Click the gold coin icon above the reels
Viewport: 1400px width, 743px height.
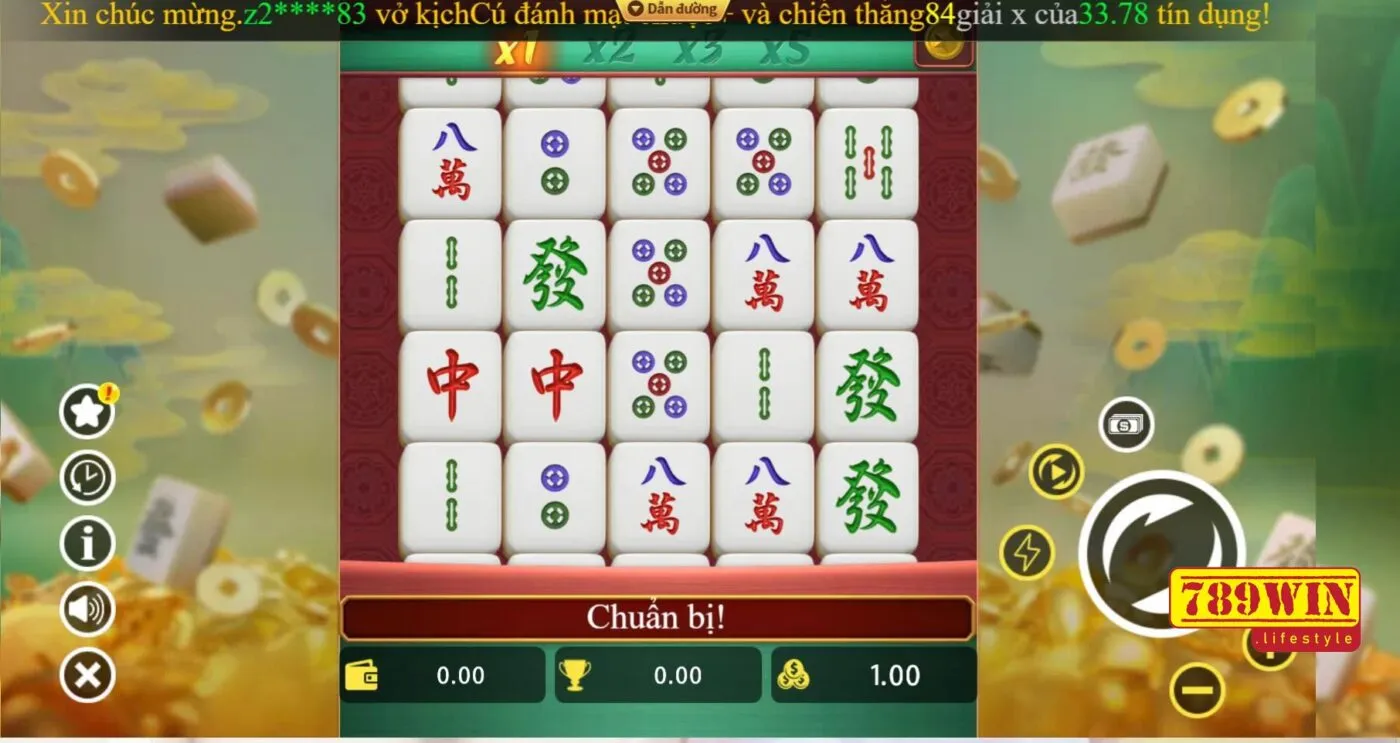[941, 44]
